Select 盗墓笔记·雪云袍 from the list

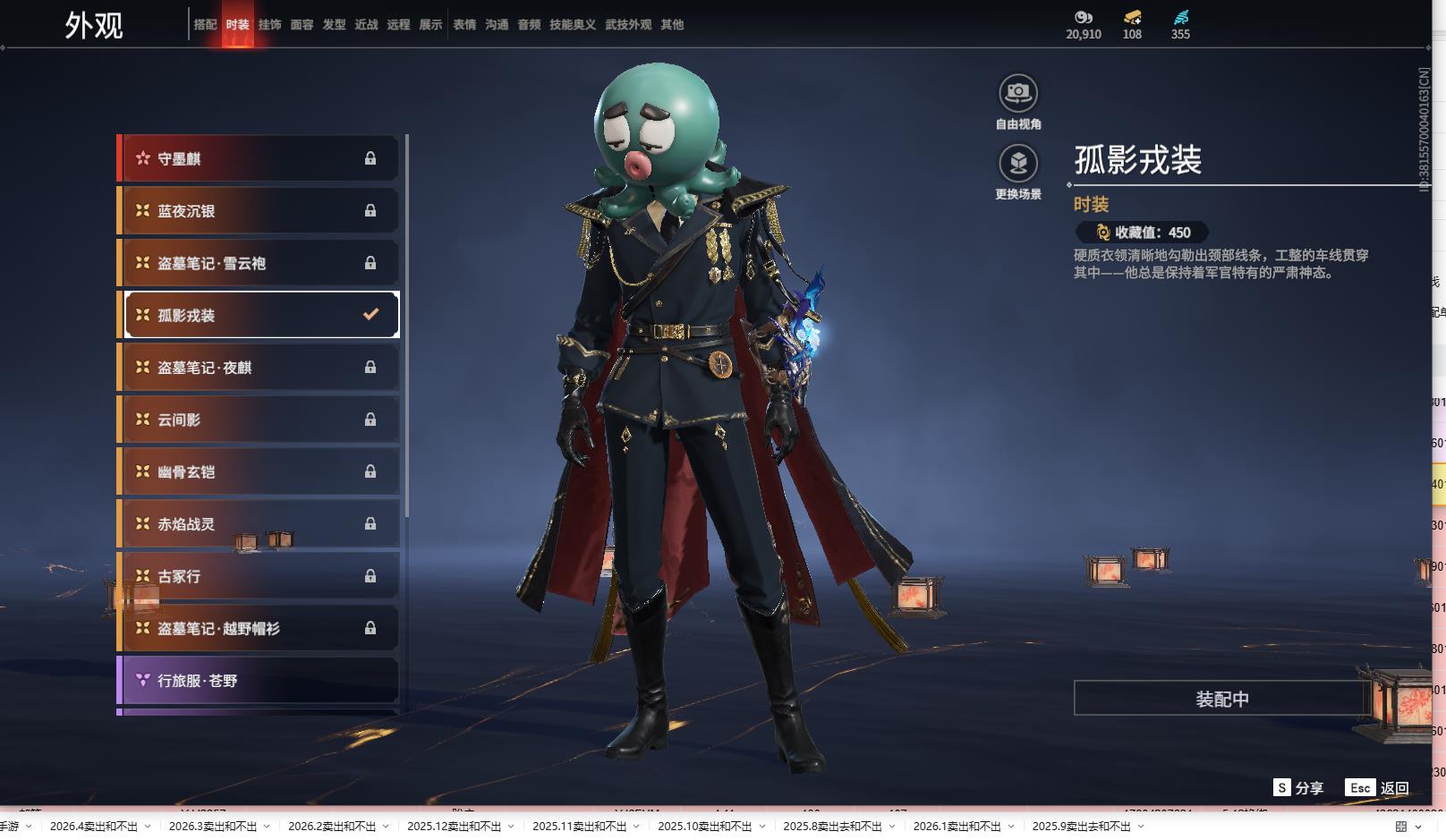[259, 263]
